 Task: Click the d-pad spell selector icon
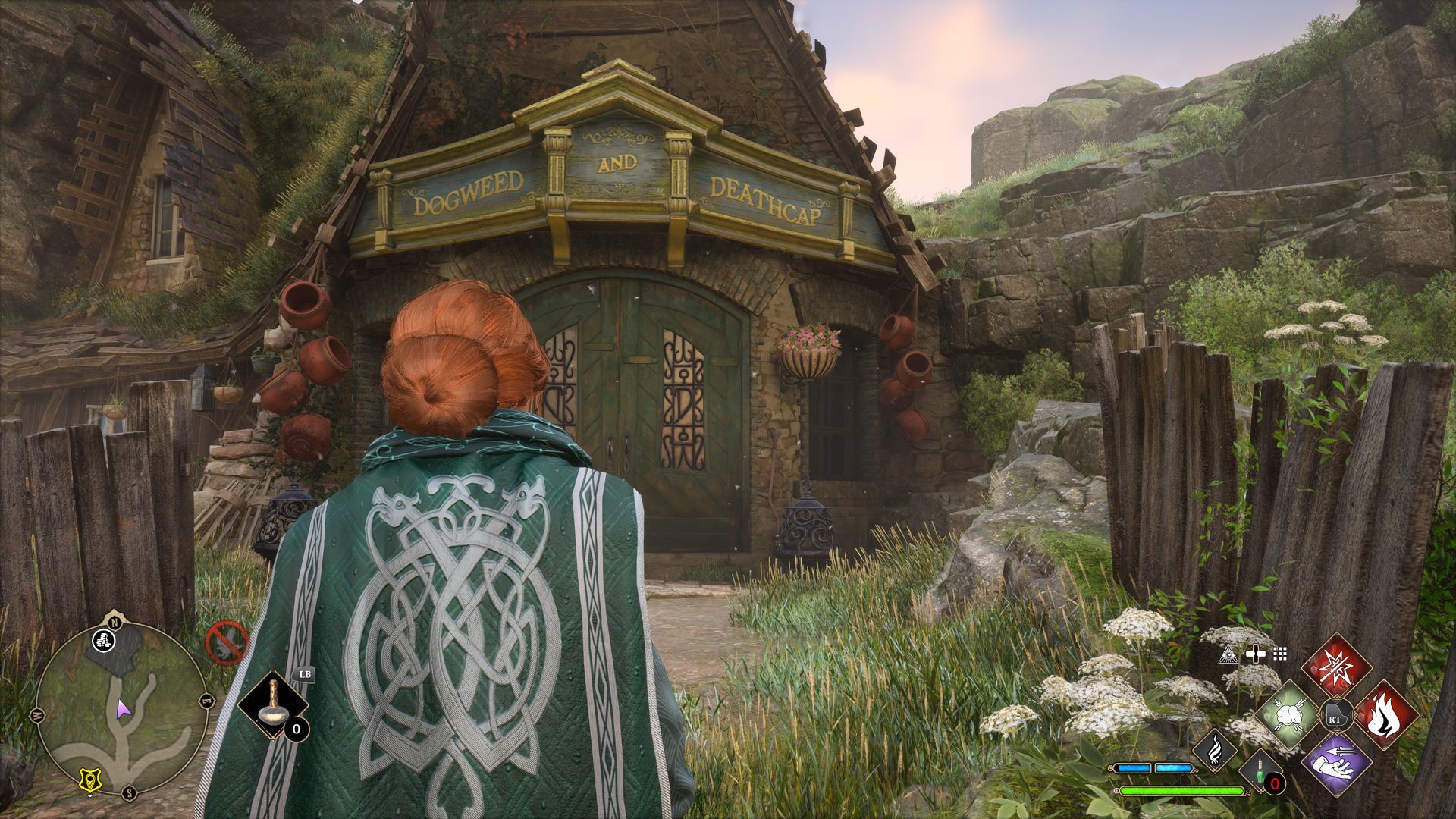(x=1256, y=654)
